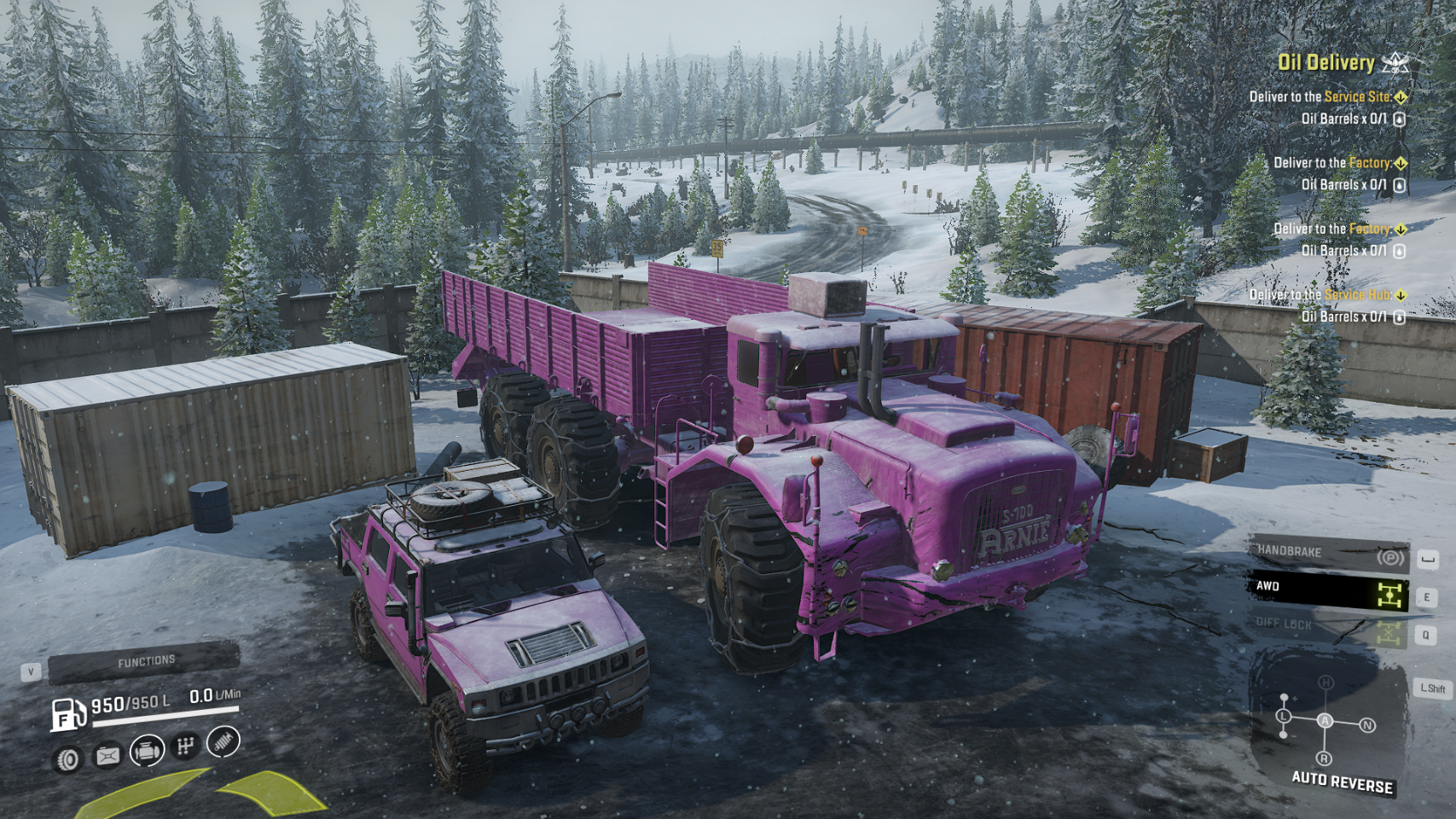Toggle the Handbrake control

click(1327, 555)
